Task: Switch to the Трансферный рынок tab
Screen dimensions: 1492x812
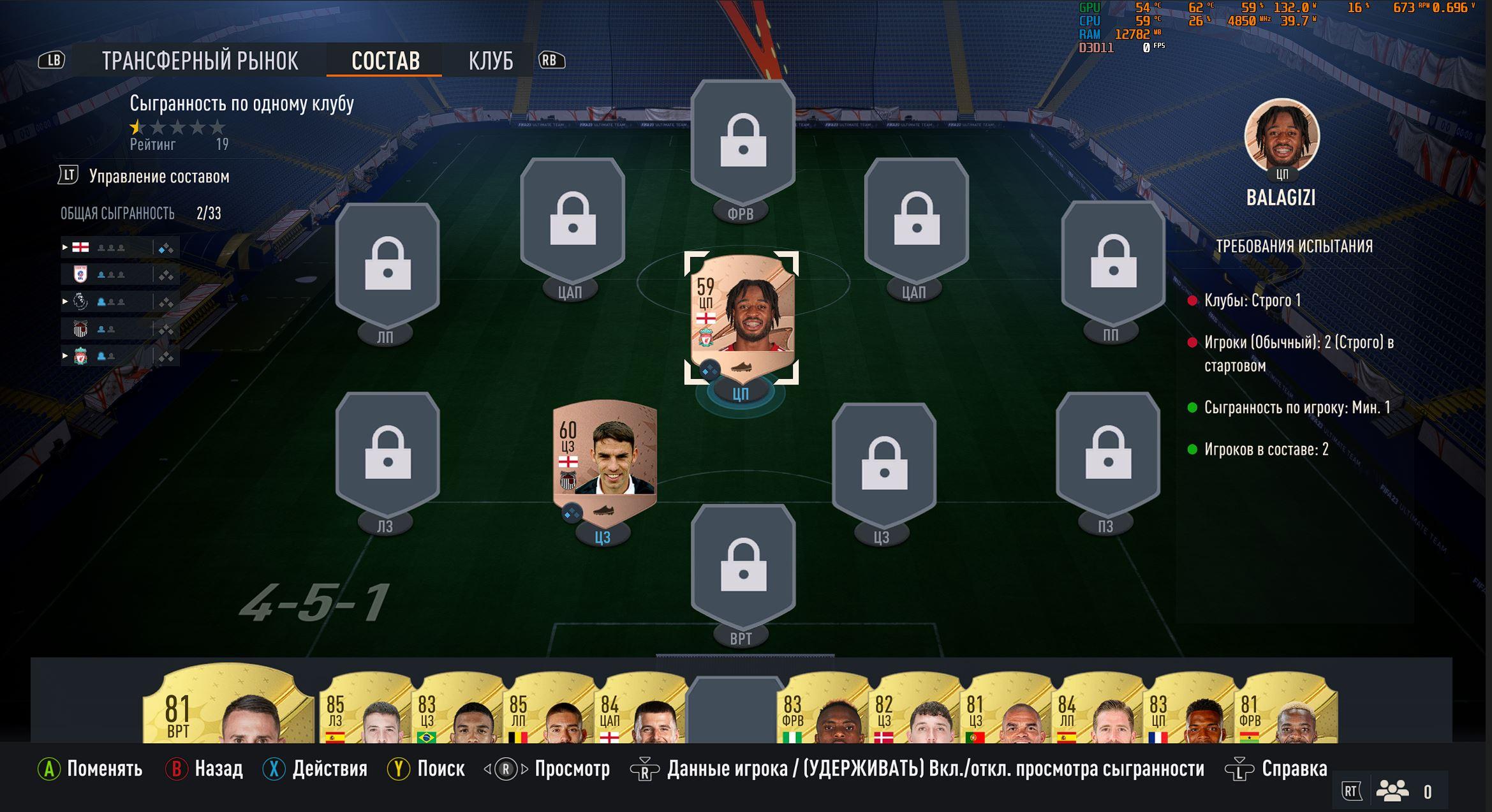Action: click(200, 61)
